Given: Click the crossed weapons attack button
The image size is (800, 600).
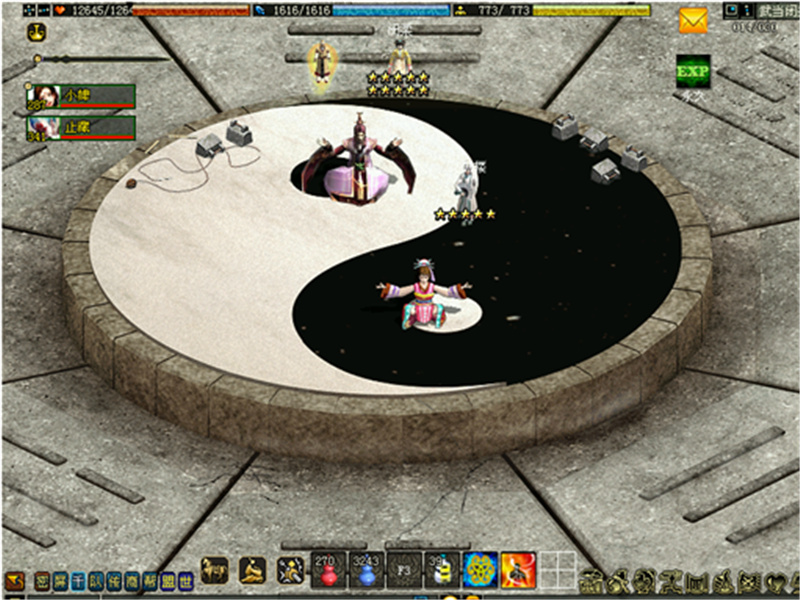Looking at the screenshot, I should (x=291, y=570).
